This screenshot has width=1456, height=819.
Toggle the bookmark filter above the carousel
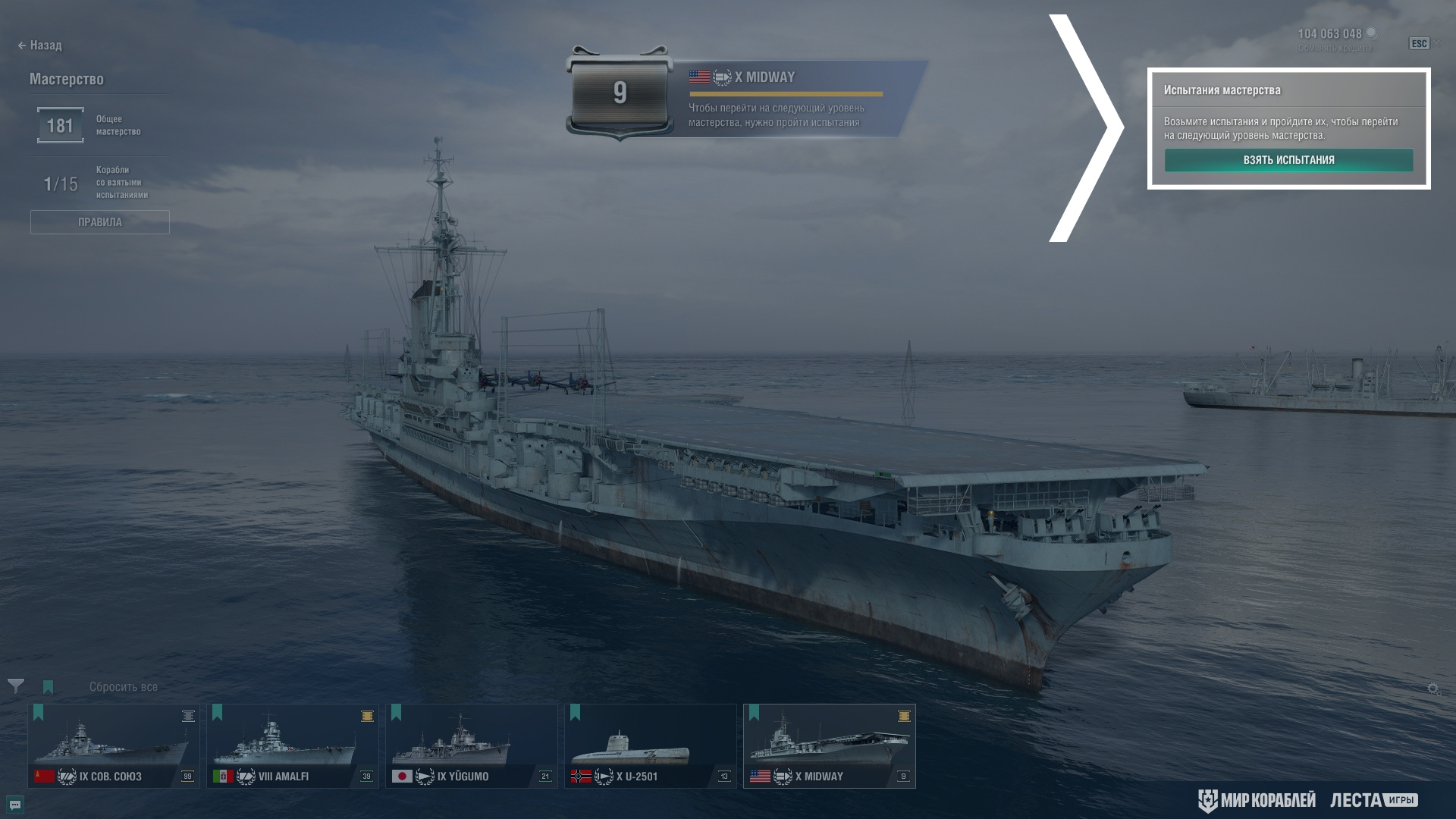tap(49, 687)
